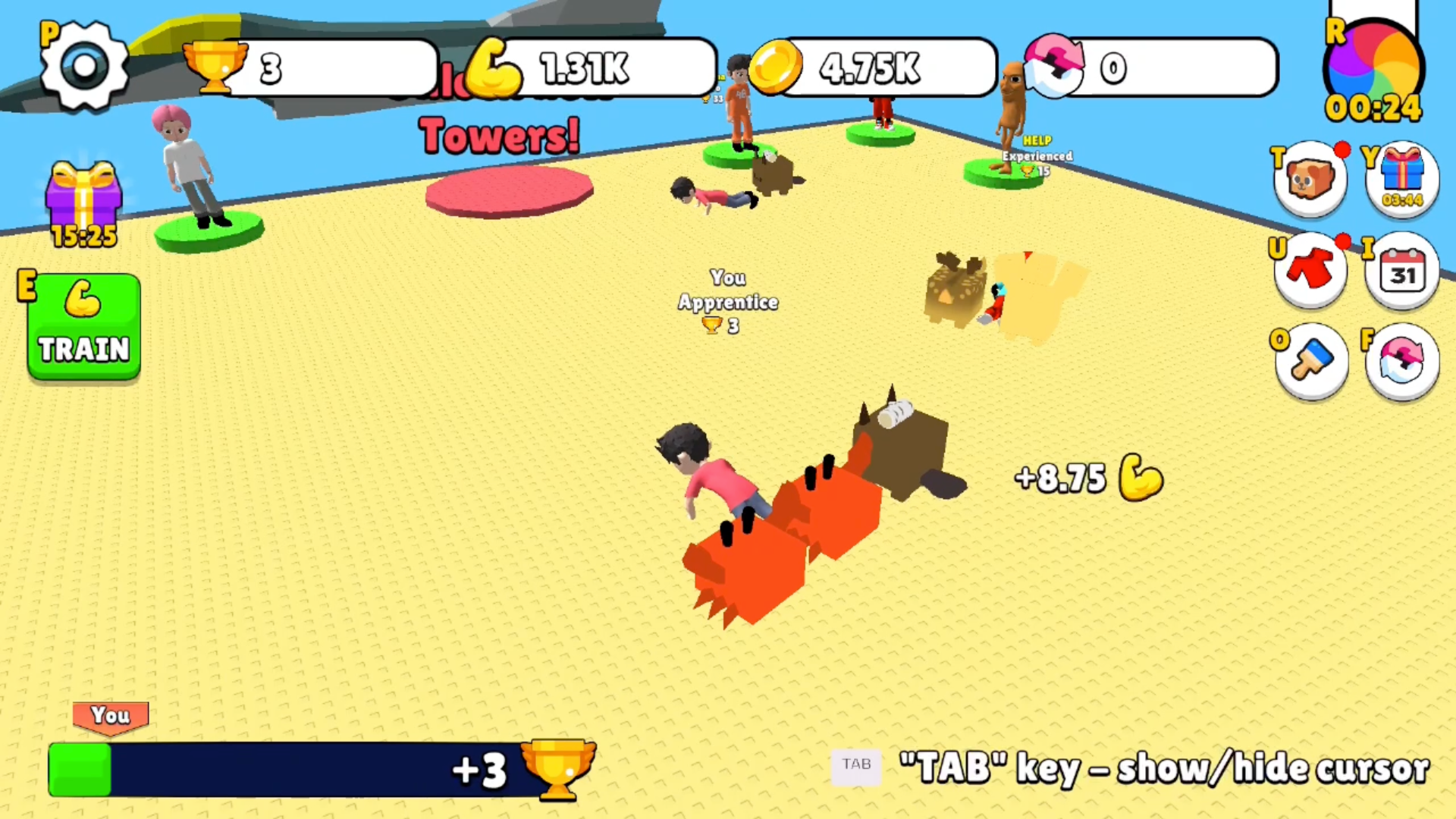
Task: Claim the blue gift box with 03:44 timer
Action: tap(1402, 177)
